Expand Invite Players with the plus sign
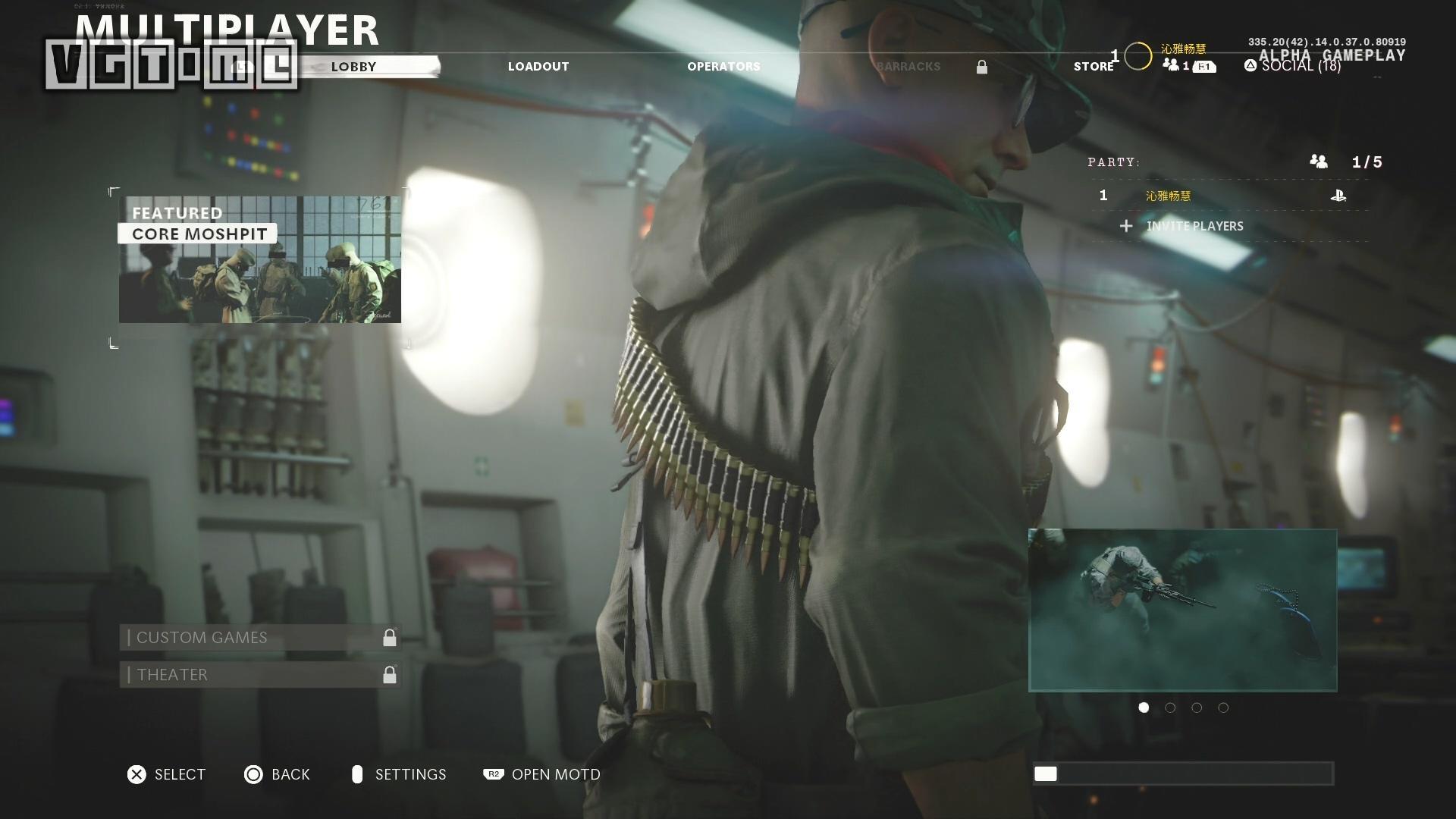 point(1125,225)
